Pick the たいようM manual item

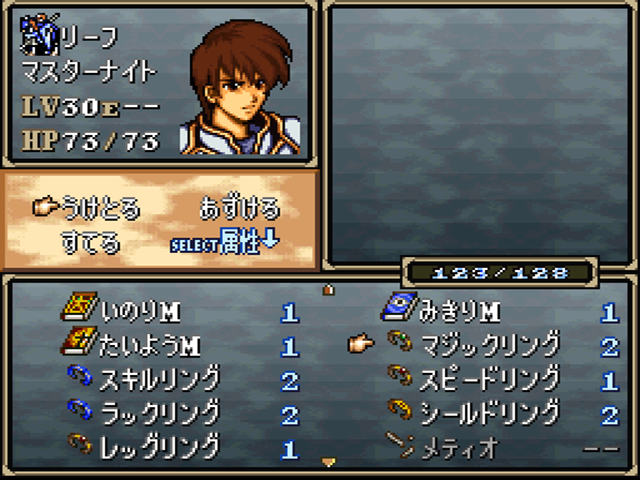coord(150,347)
